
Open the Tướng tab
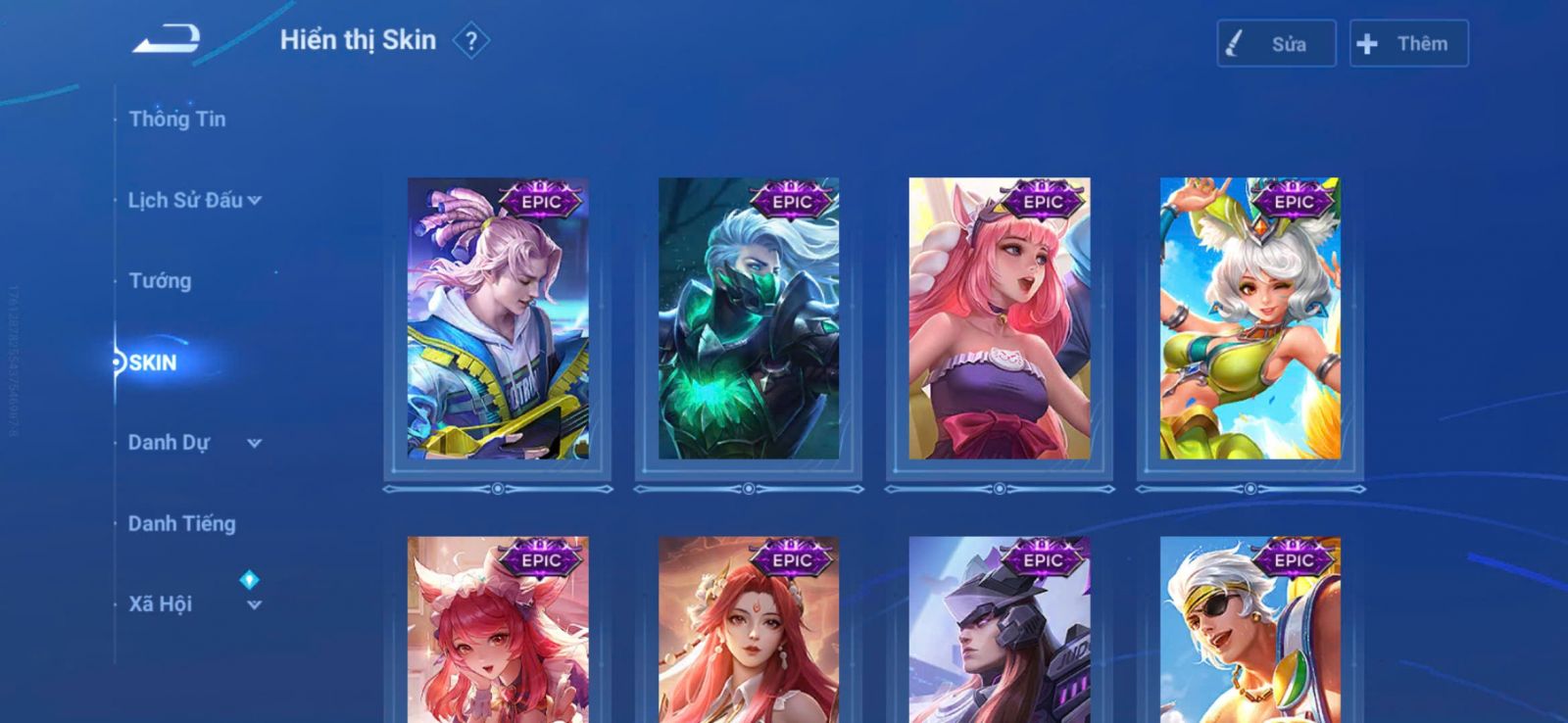tap(160, 281)
